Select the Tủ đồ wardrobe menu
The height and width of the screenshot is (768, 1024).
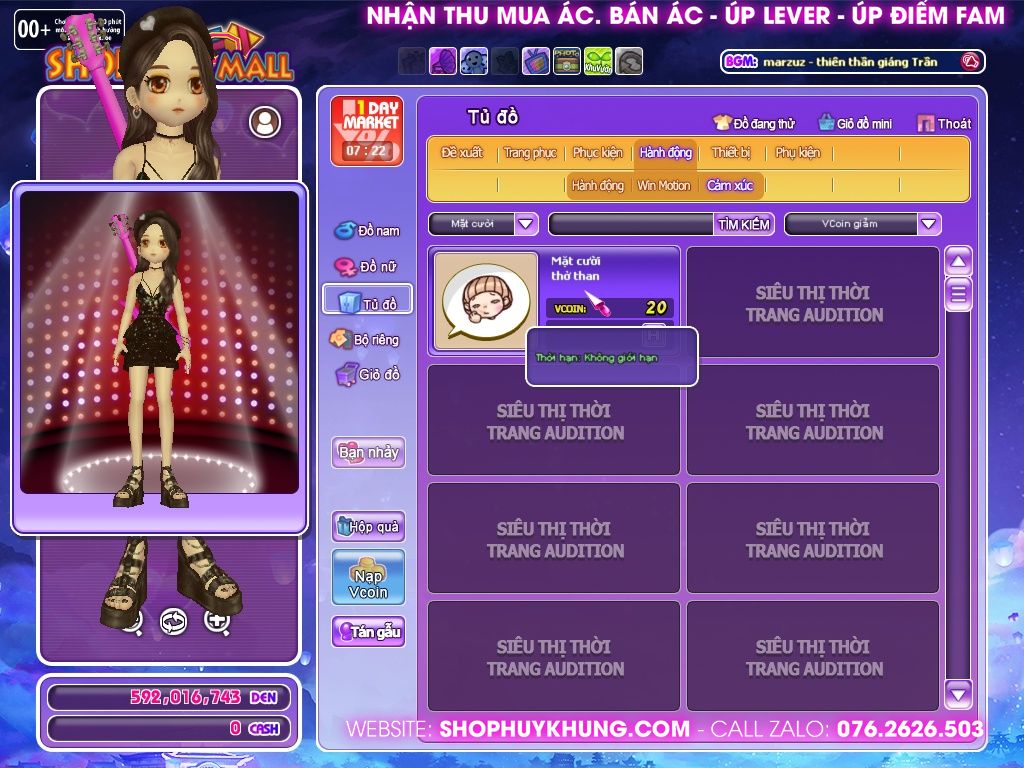coord(367,303)
